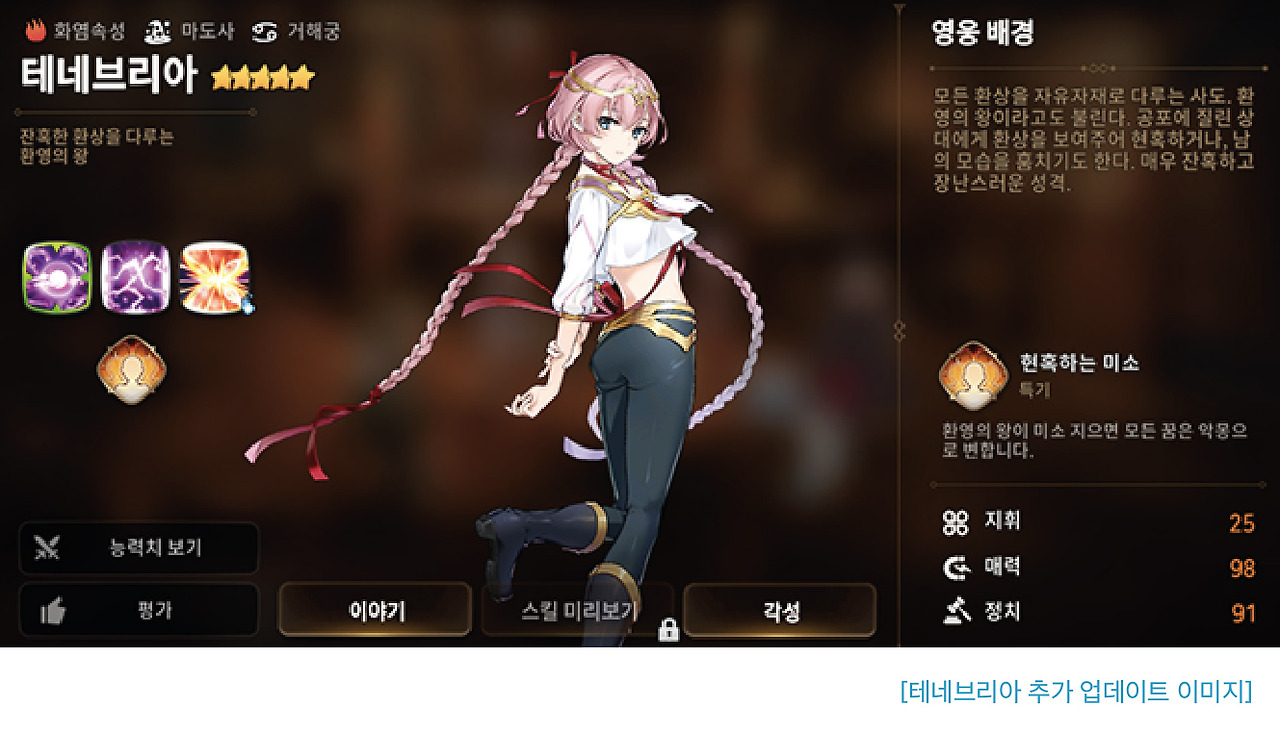Select the explosion third skill icon

click(x=213, y=276)
